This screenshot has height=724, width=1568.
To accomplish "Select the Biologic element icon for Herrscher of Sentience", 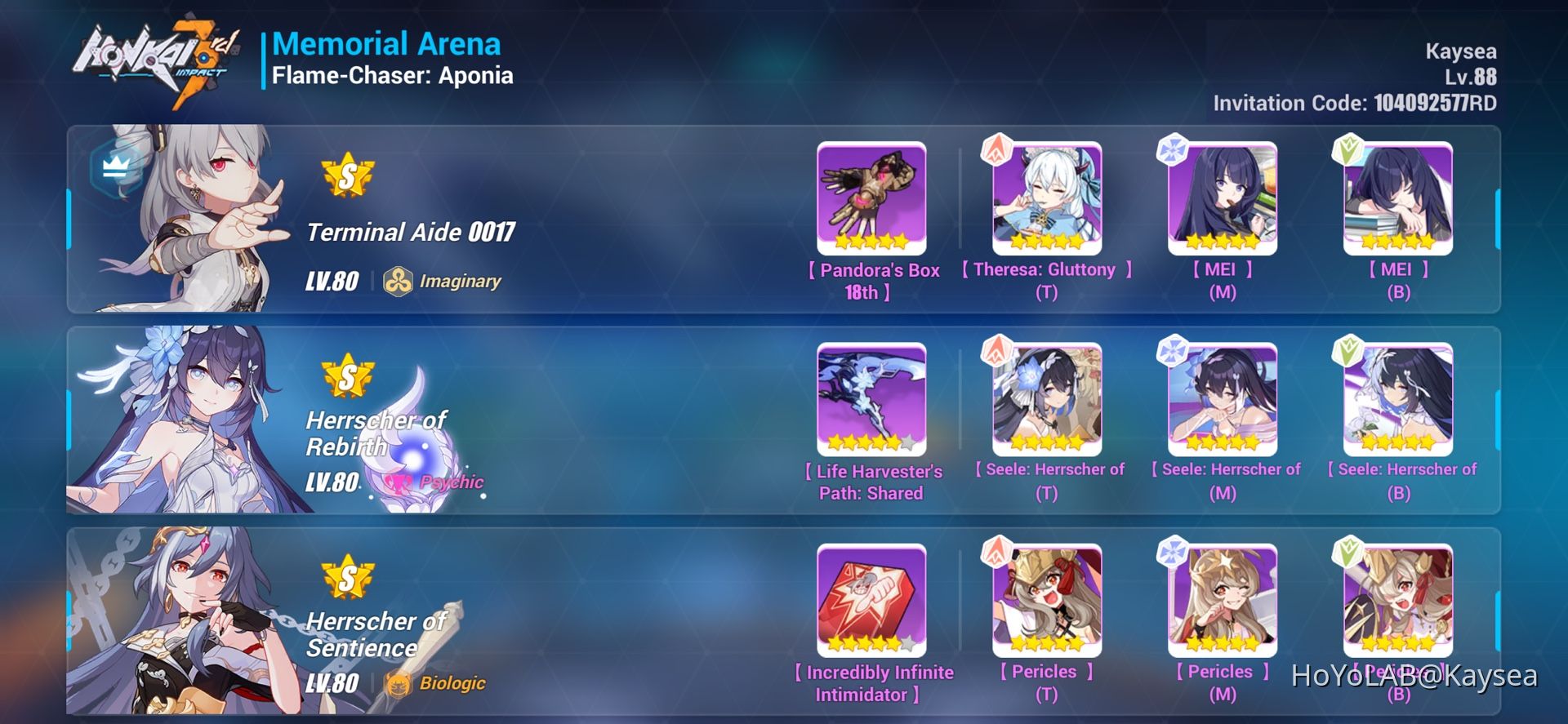I will 399,683.
